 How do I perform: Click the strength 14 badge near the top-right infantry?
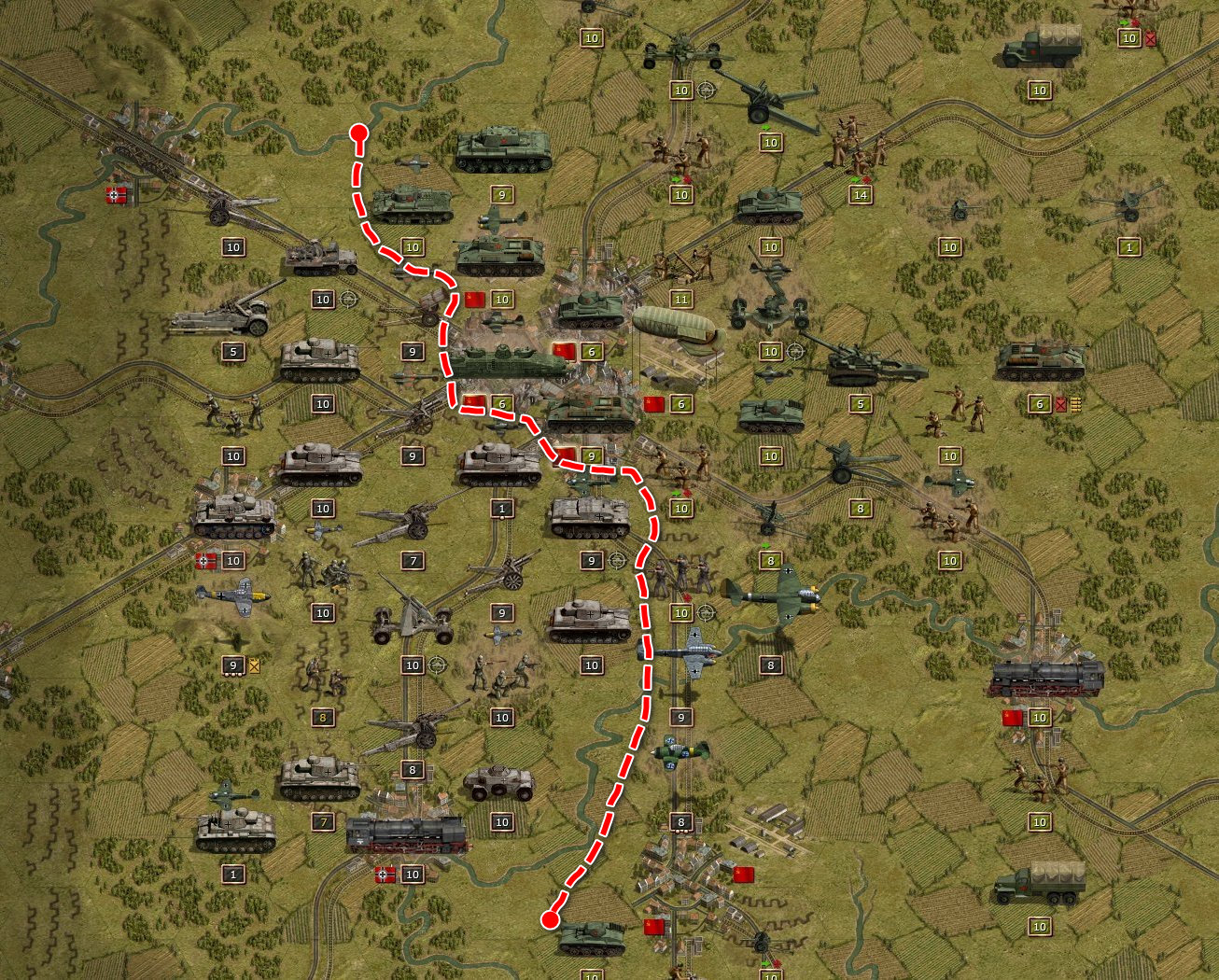point(860,196)
